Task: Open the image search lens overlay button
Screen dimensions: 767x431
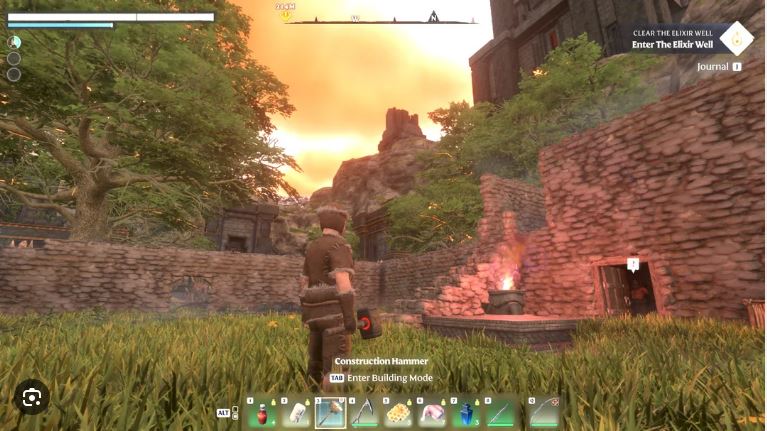Action: [x=31, y=397]
